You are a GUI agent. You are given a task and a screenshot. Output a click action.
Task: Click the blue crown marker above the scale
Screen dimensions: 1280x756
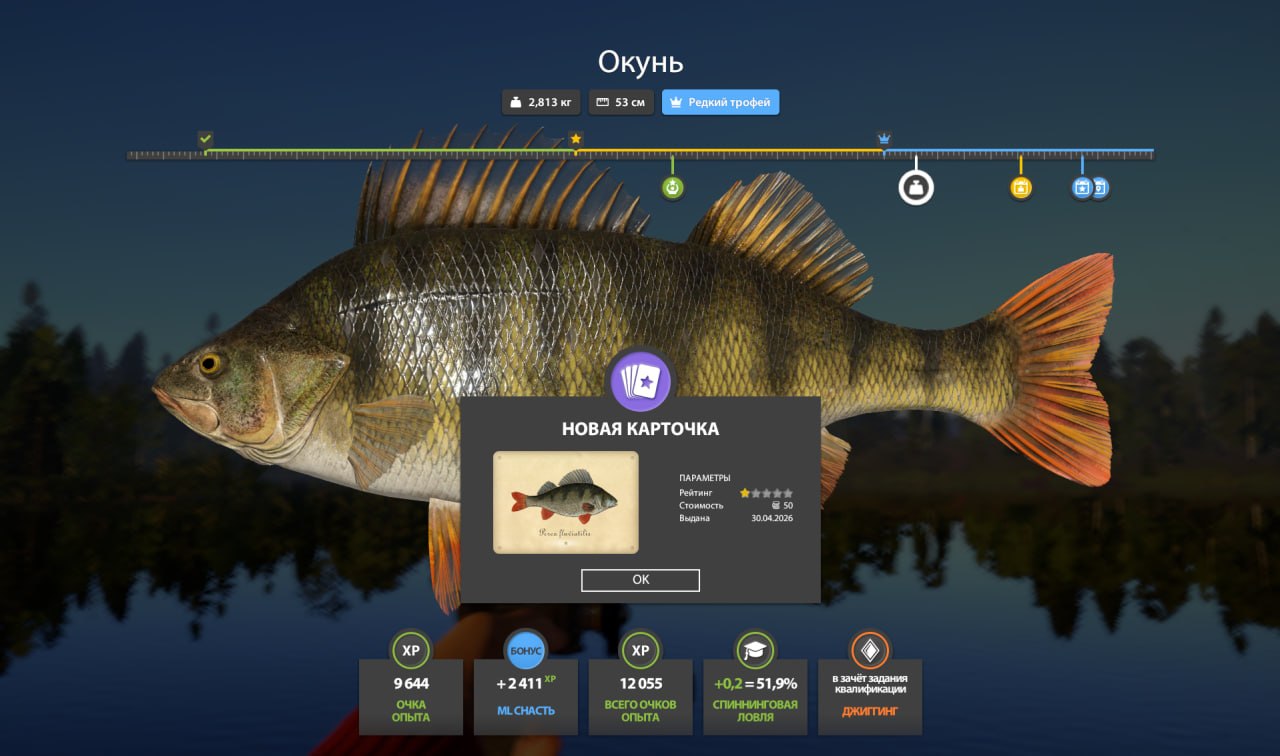click(884, 138)
